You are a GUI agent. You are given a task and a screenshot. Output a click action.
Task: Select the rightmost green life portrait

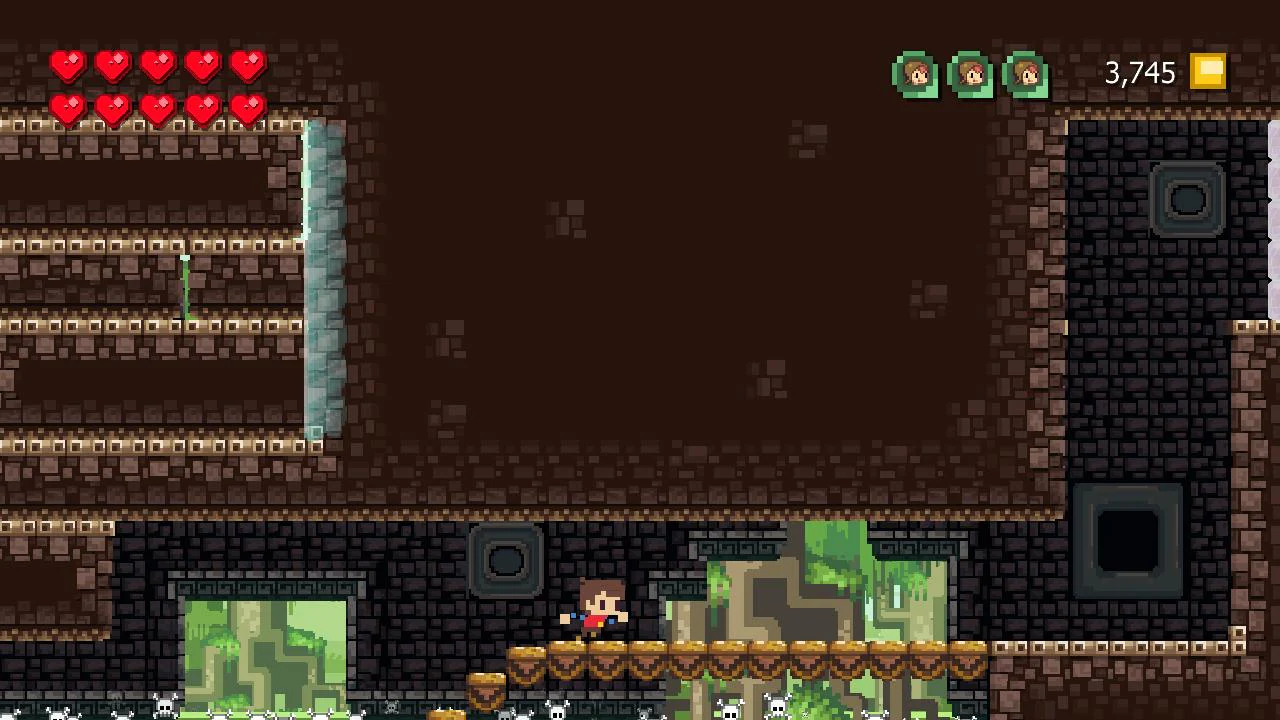point(1025,74)
